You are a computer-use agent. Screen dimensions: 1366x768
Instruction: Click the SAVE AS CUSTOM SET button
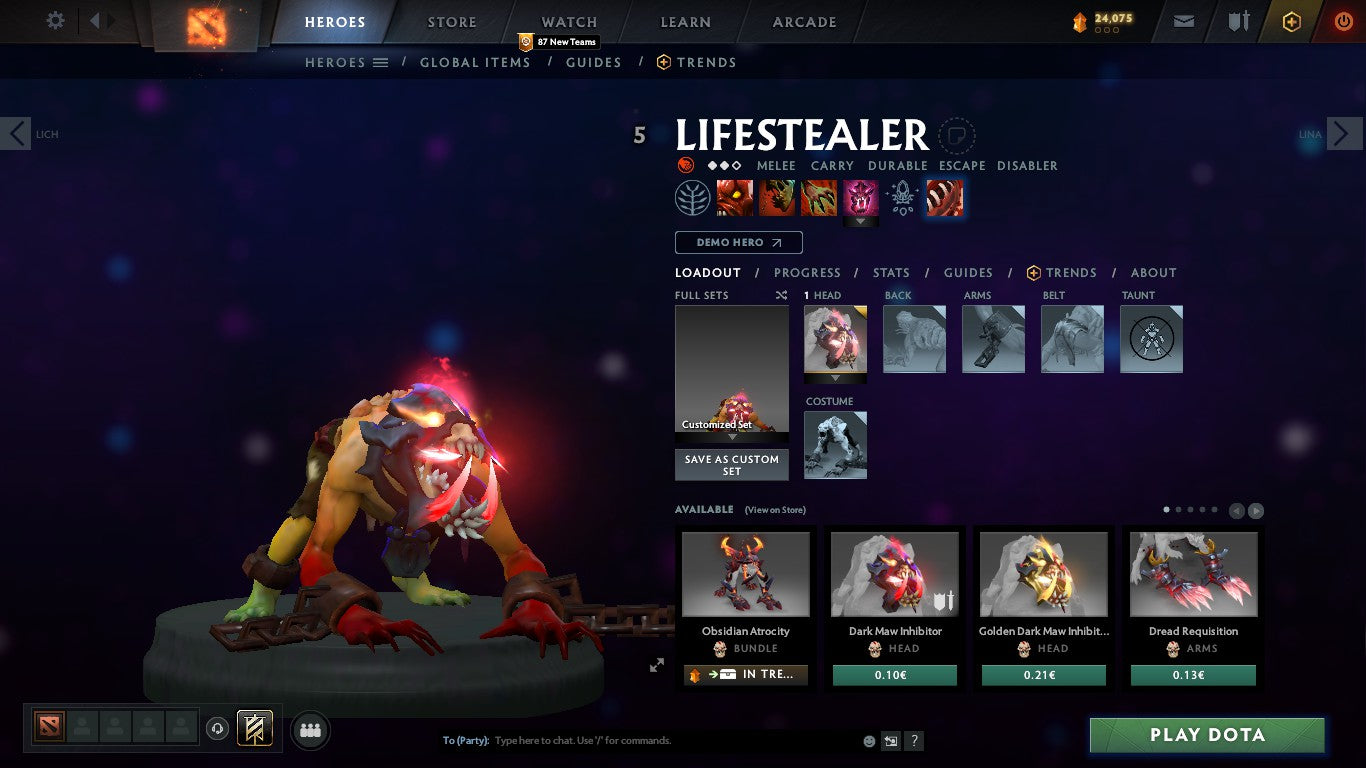point(731,465)
